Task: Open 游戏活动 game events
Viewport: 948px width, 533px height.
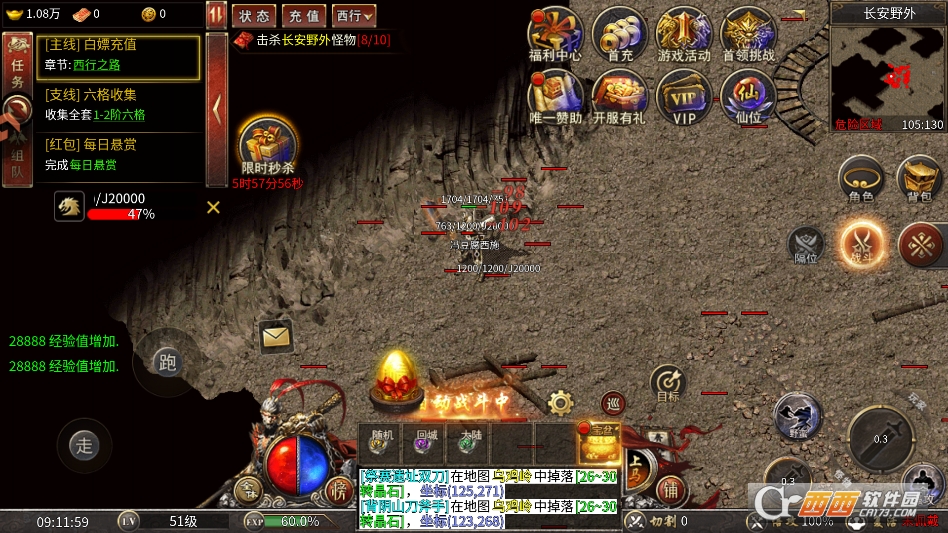Action: (x=684, y=35)
